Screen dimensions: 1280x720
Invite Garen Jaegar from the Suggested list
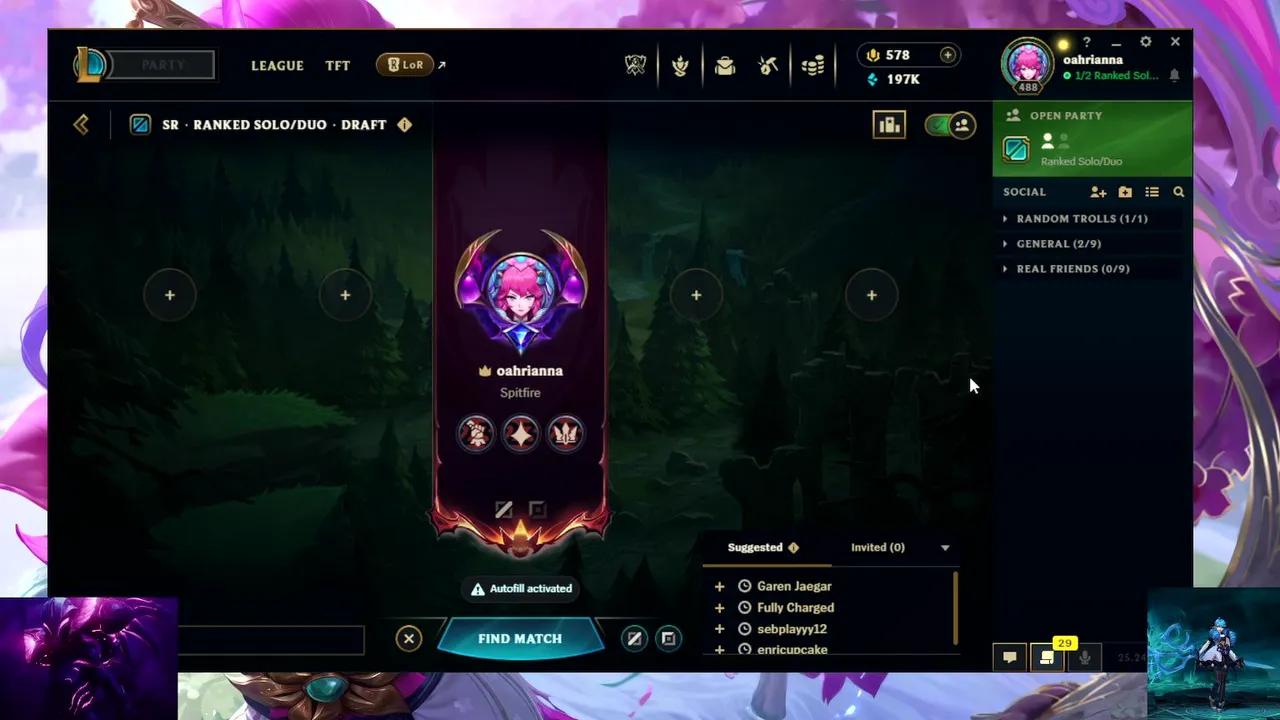point(720,586)
